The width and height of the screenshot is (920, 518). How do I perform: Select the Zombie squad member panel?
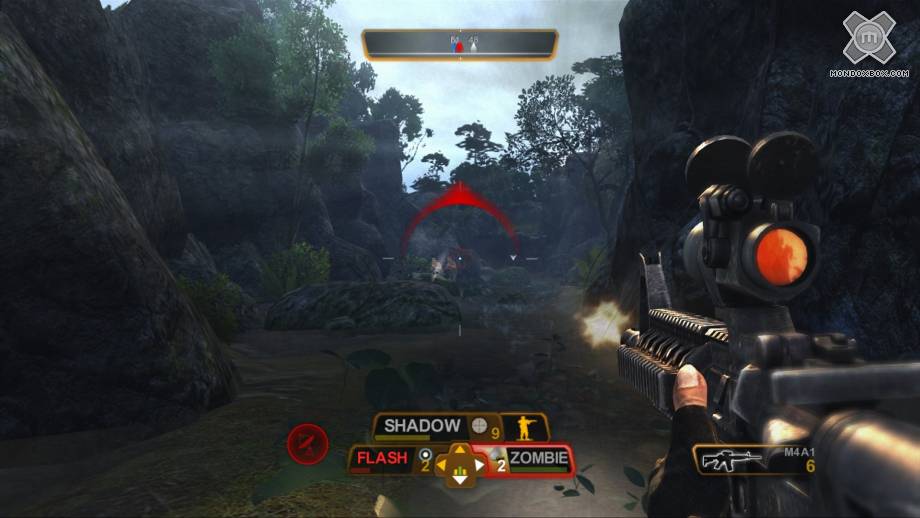[x=538, y=460]
